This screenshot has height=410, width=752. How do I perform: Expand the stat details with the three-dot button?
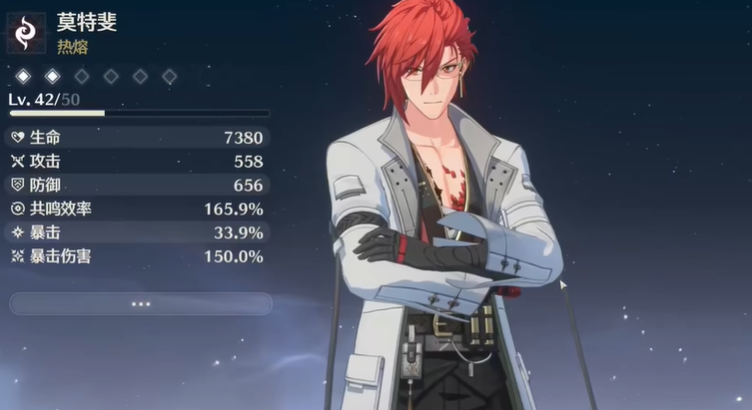point(140,304)
